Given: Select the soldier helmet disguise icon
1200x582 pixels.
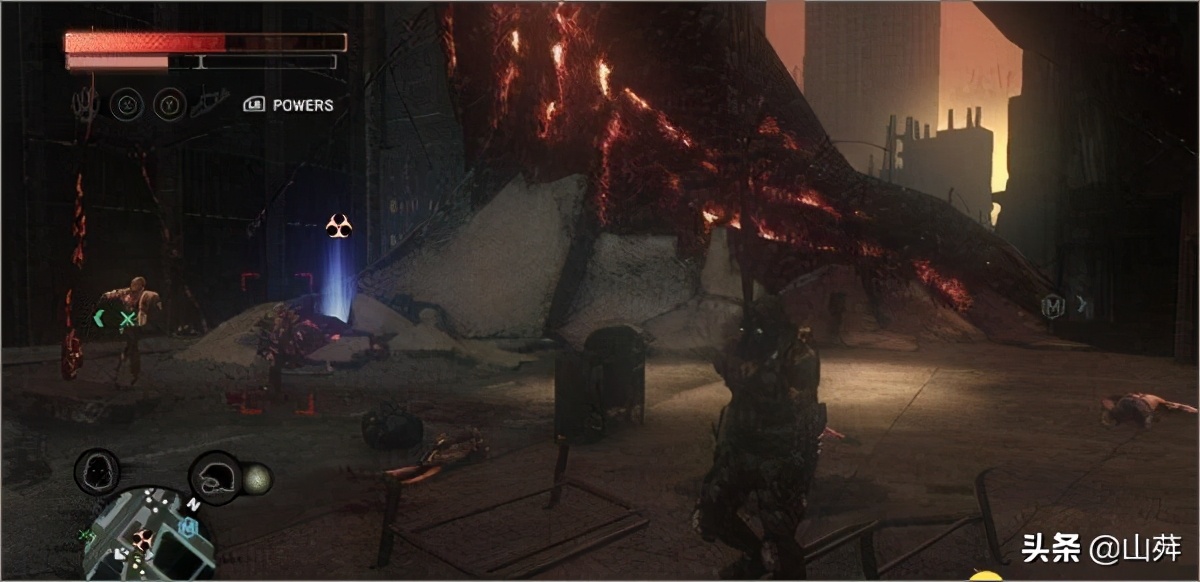Looking at the screenshot, I should coord(215,477).
